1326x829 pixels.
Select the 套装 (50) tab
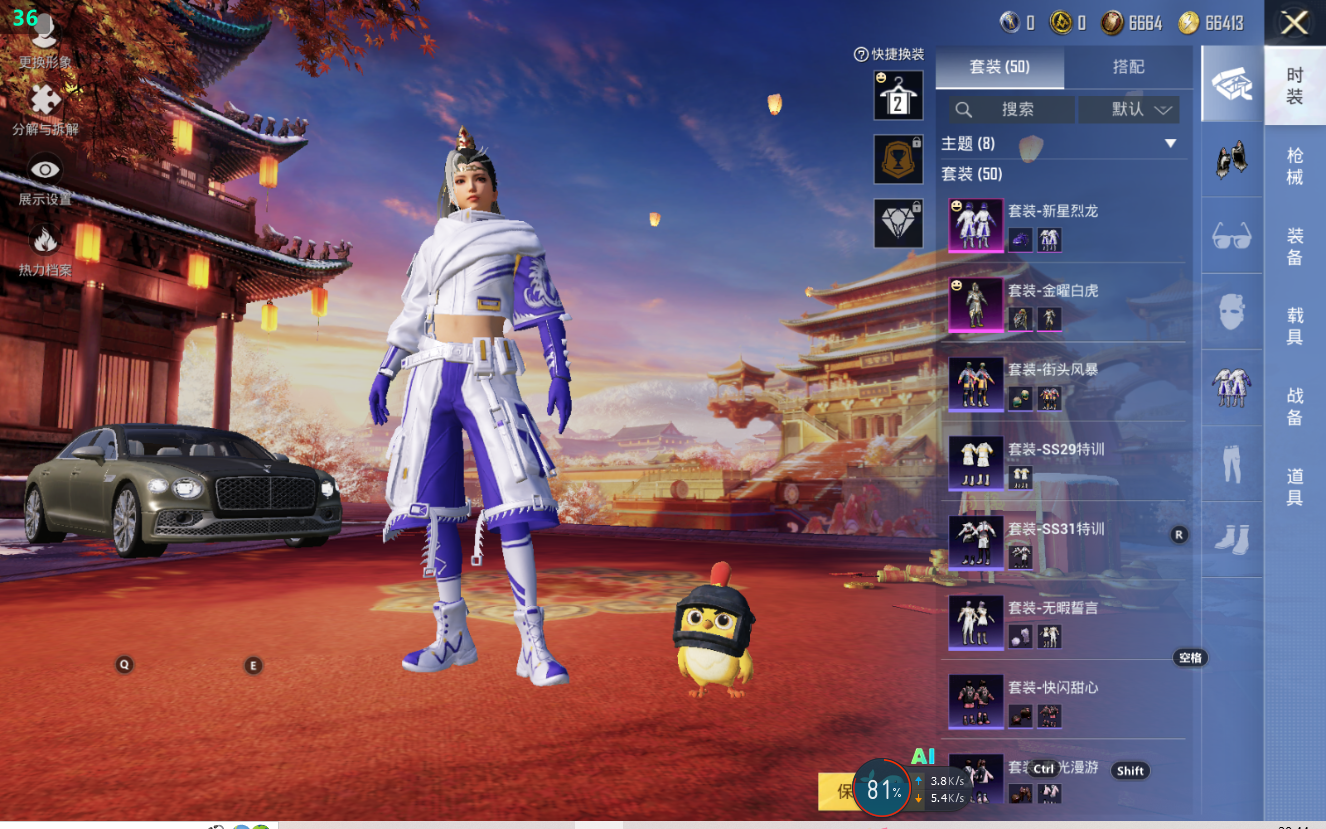[999, 67]
